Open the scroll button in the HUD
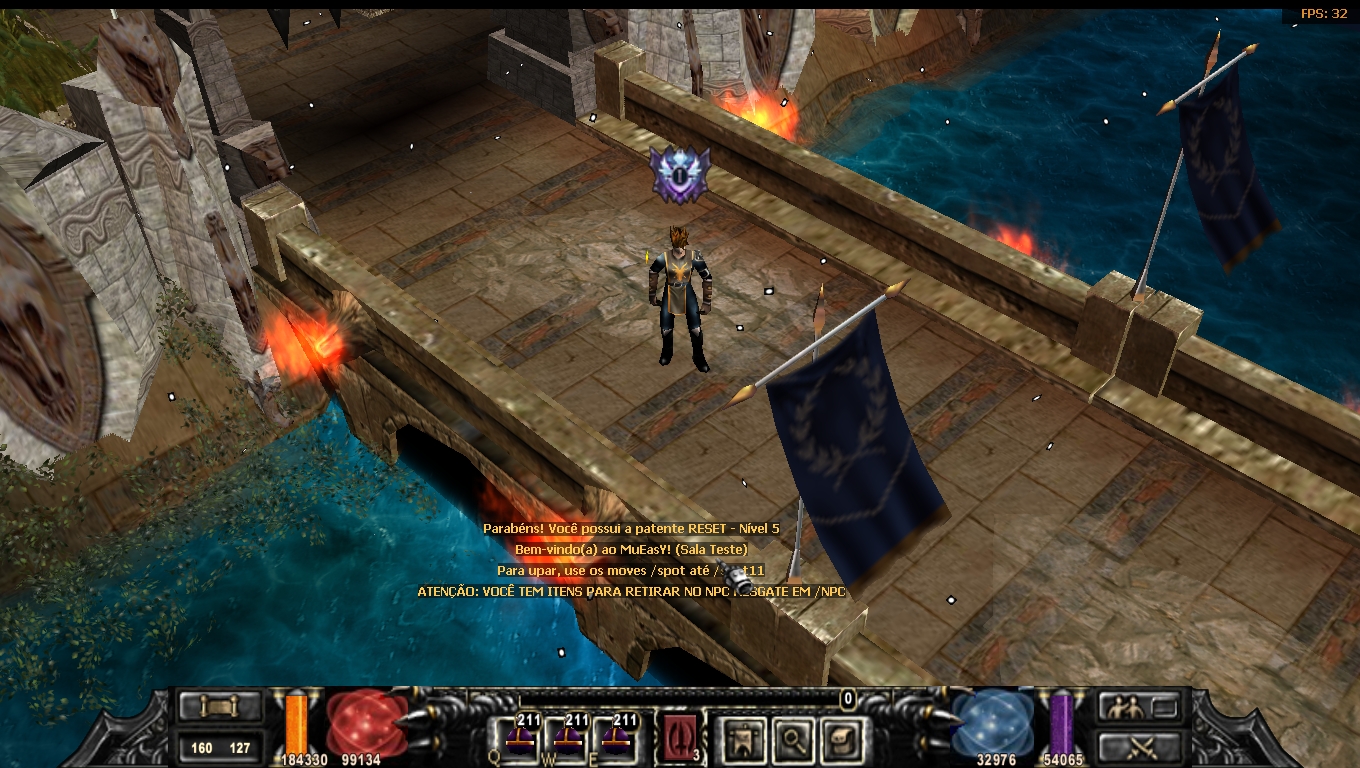The height and width of the screenshot is (768, 1360). (219, 707)
